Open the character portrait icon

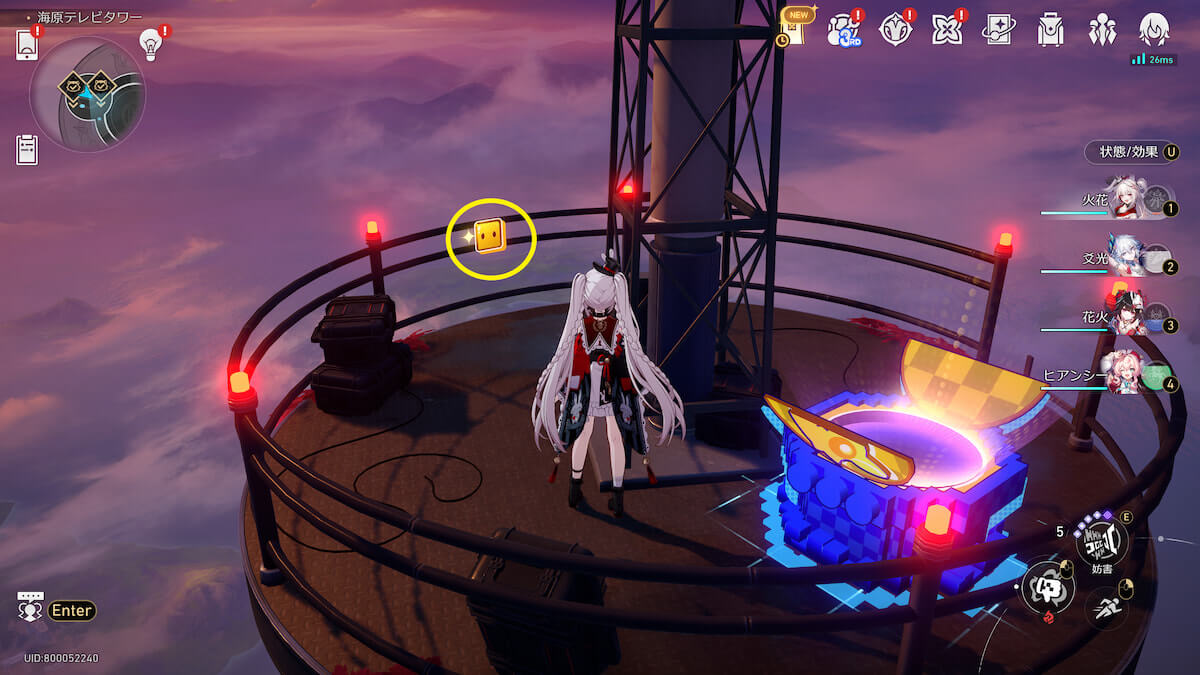click(x=1154, y=30)
